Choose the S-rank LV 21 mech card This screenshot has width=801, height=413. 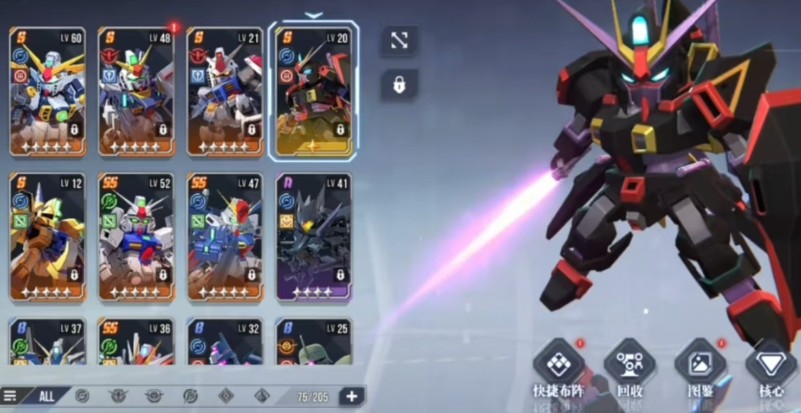pyautogui.click(x=225, y=92)
